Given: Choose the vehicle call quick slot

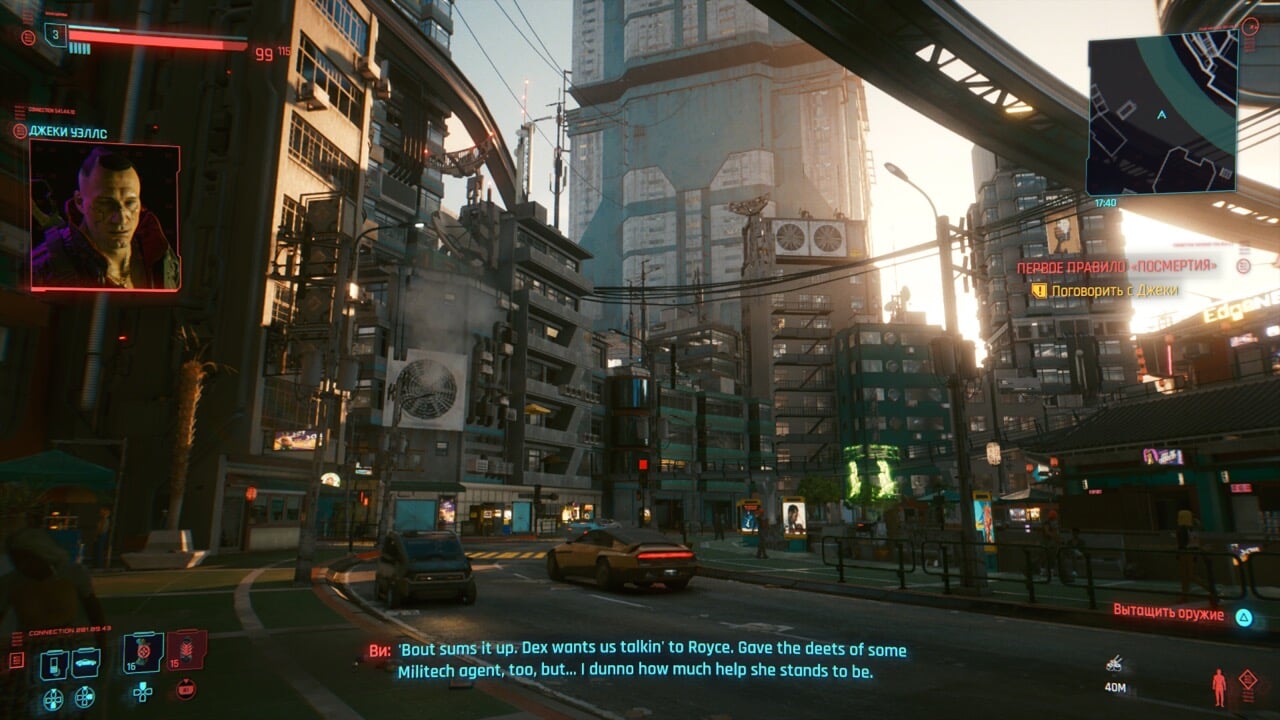Looking at the screenshot, I should click(86, 662).
